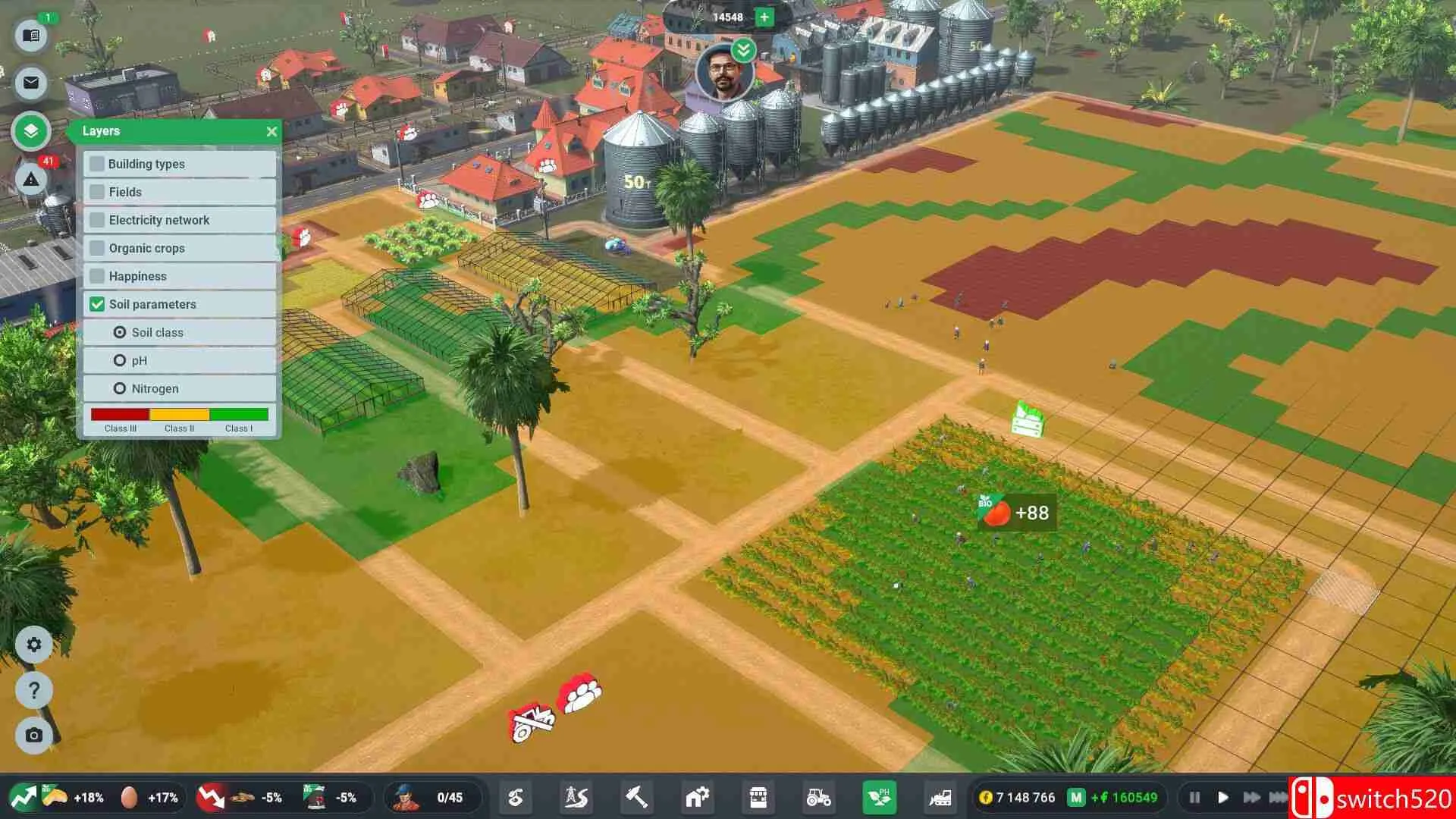
Task: Open the journal notebook icon in sidebar
Action: (x=31, y=36)
